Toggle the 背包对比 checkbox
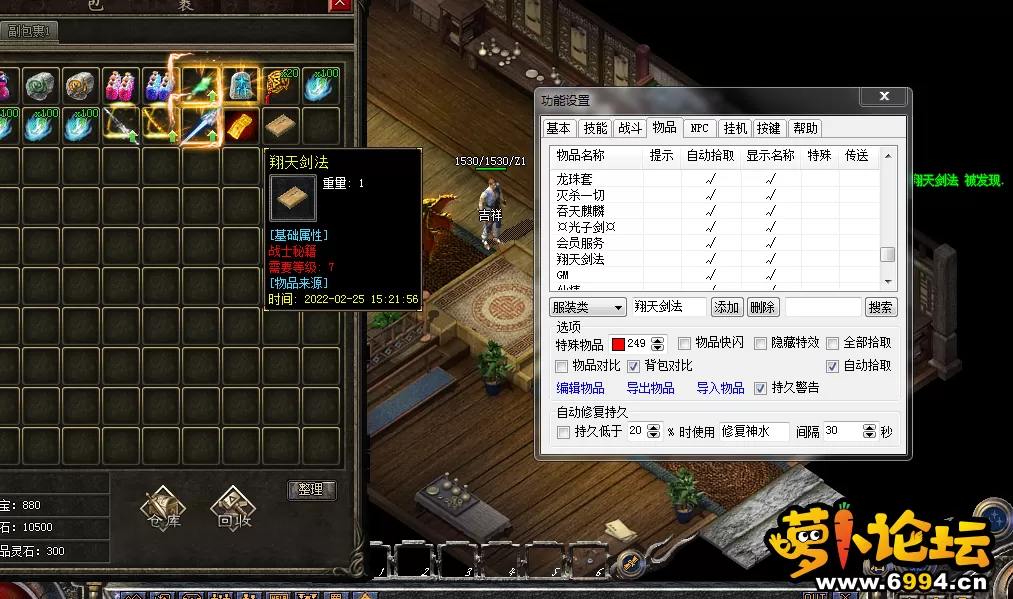Image resolution: width=1013 pixels, height=599 pixels. [633, 366]
